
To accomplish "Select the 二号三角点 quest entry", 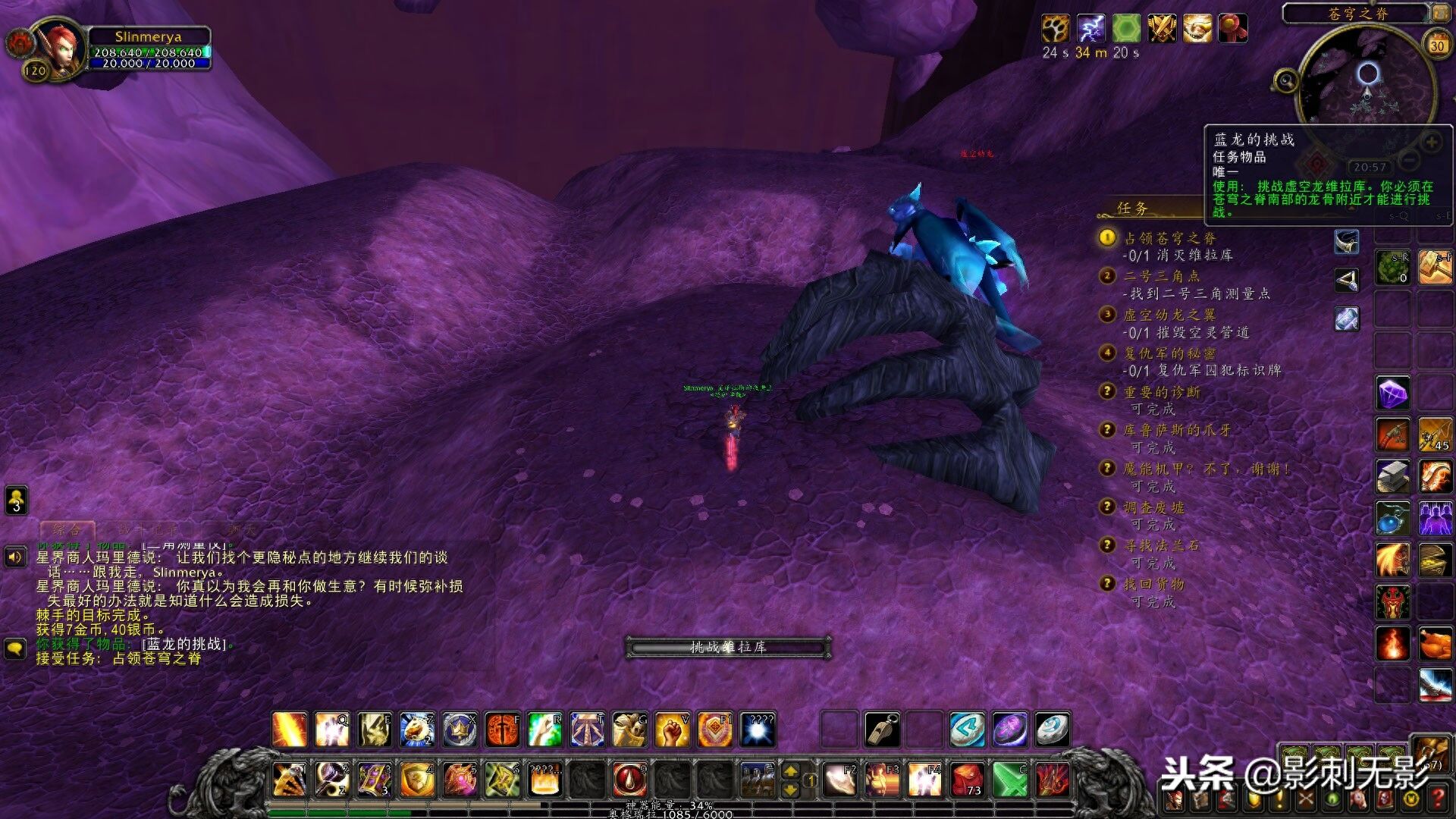I will (1161, 276).
